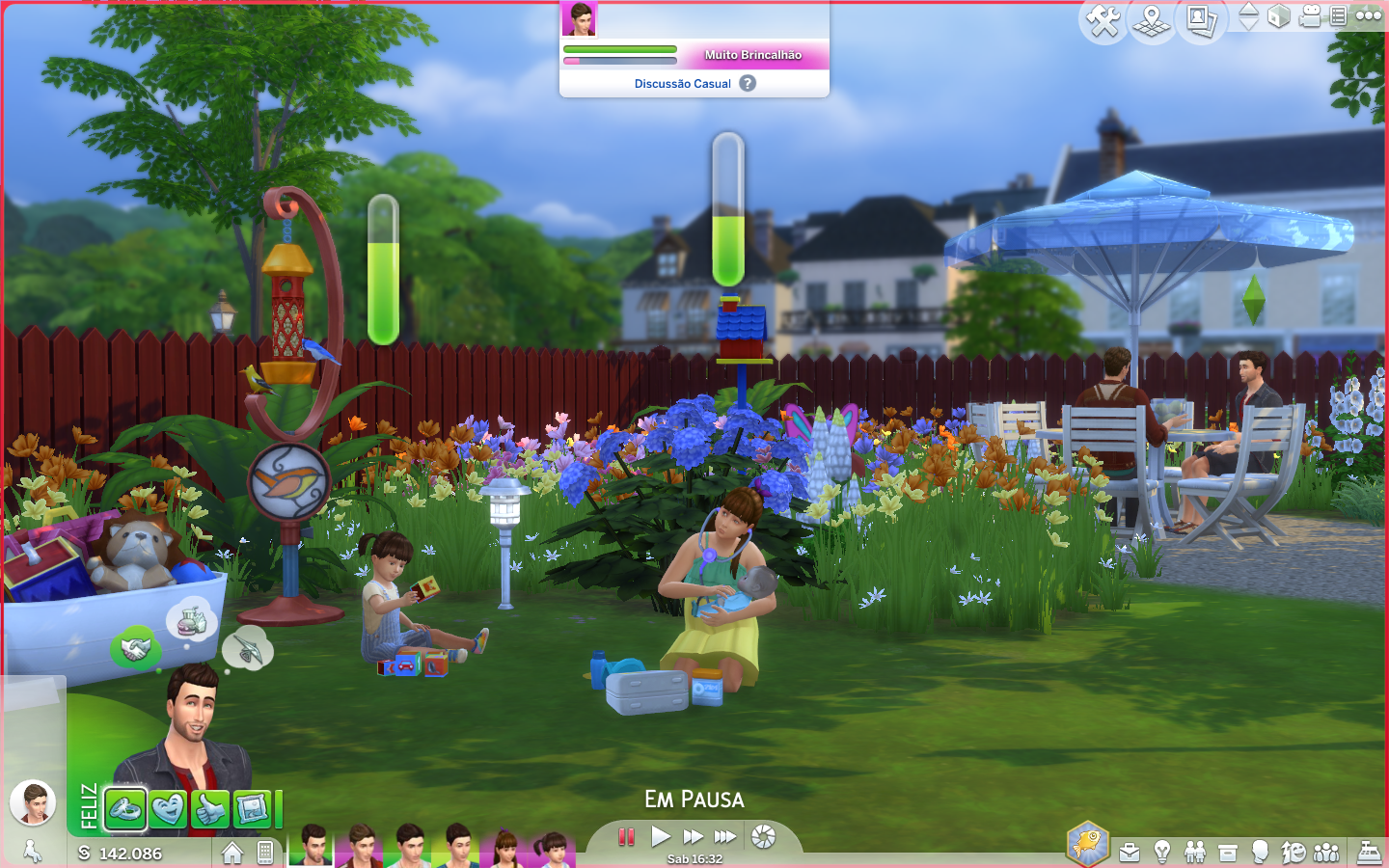Set game speed to ultra fast triple arrows
Screen dimensions: 1389x868
(725, 836)
